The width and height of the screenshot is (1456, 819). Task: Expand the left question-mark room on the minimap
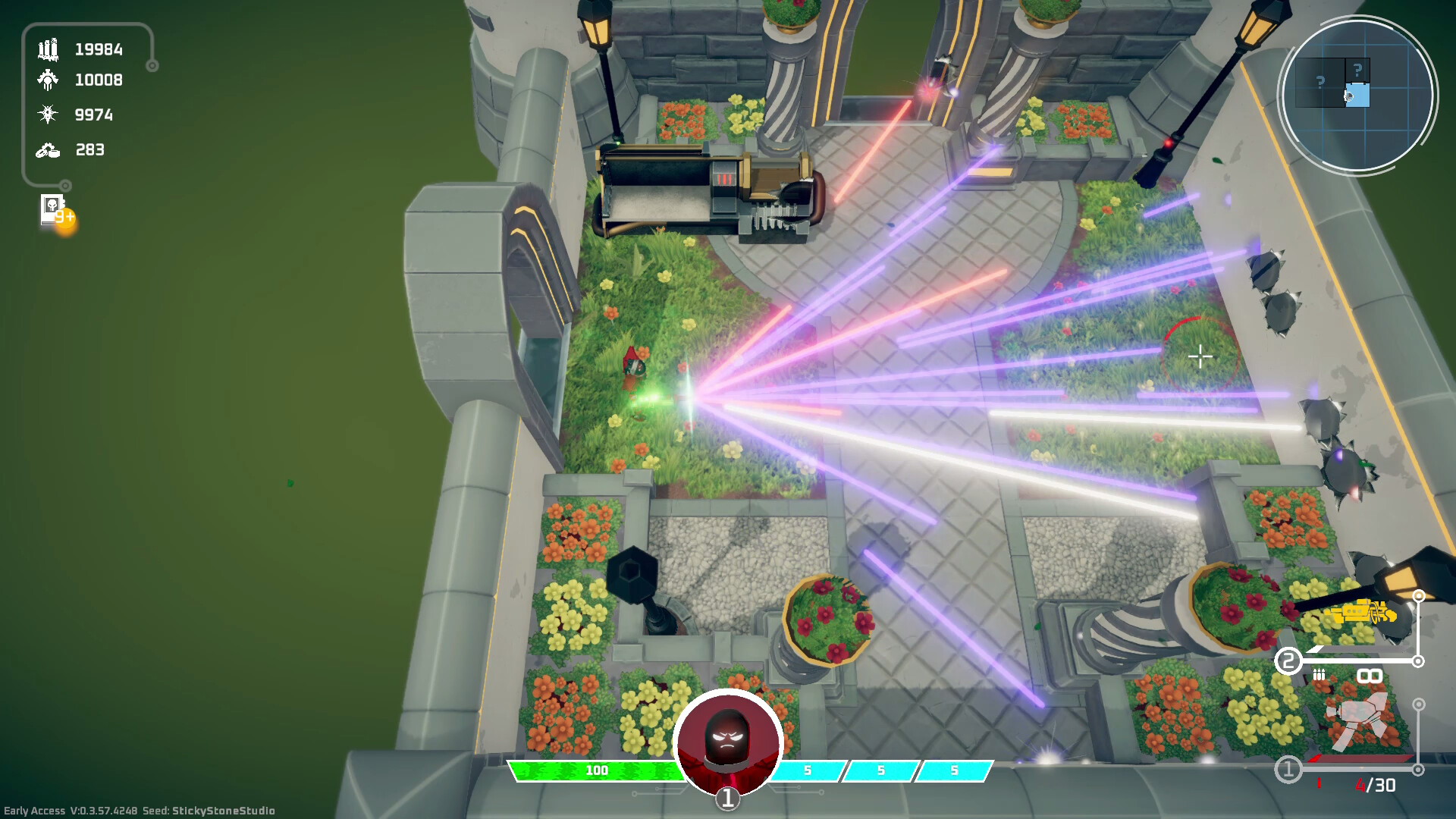[1319, 82]
